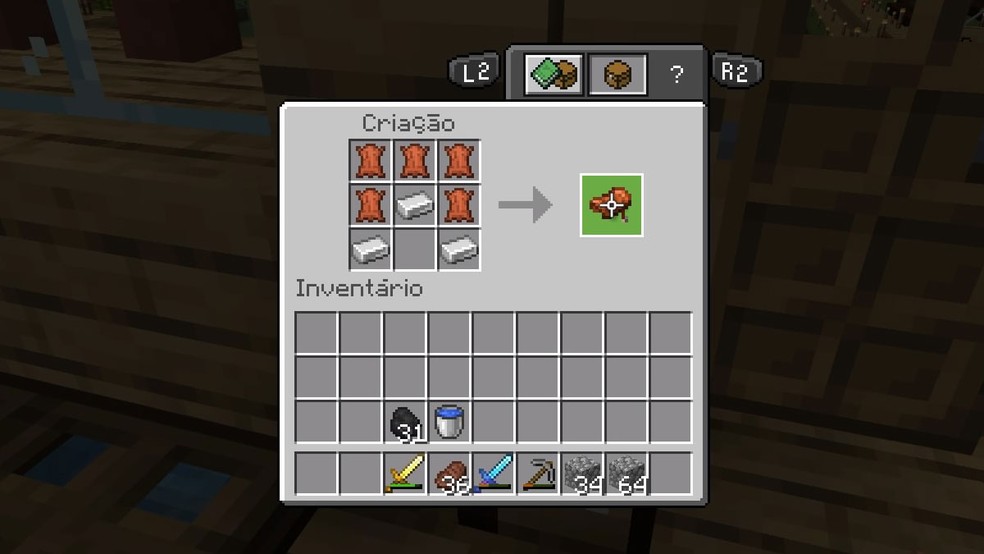984x554 pixels.
Task: Select the water bucket in the inventory
Action: coord(449,422)
